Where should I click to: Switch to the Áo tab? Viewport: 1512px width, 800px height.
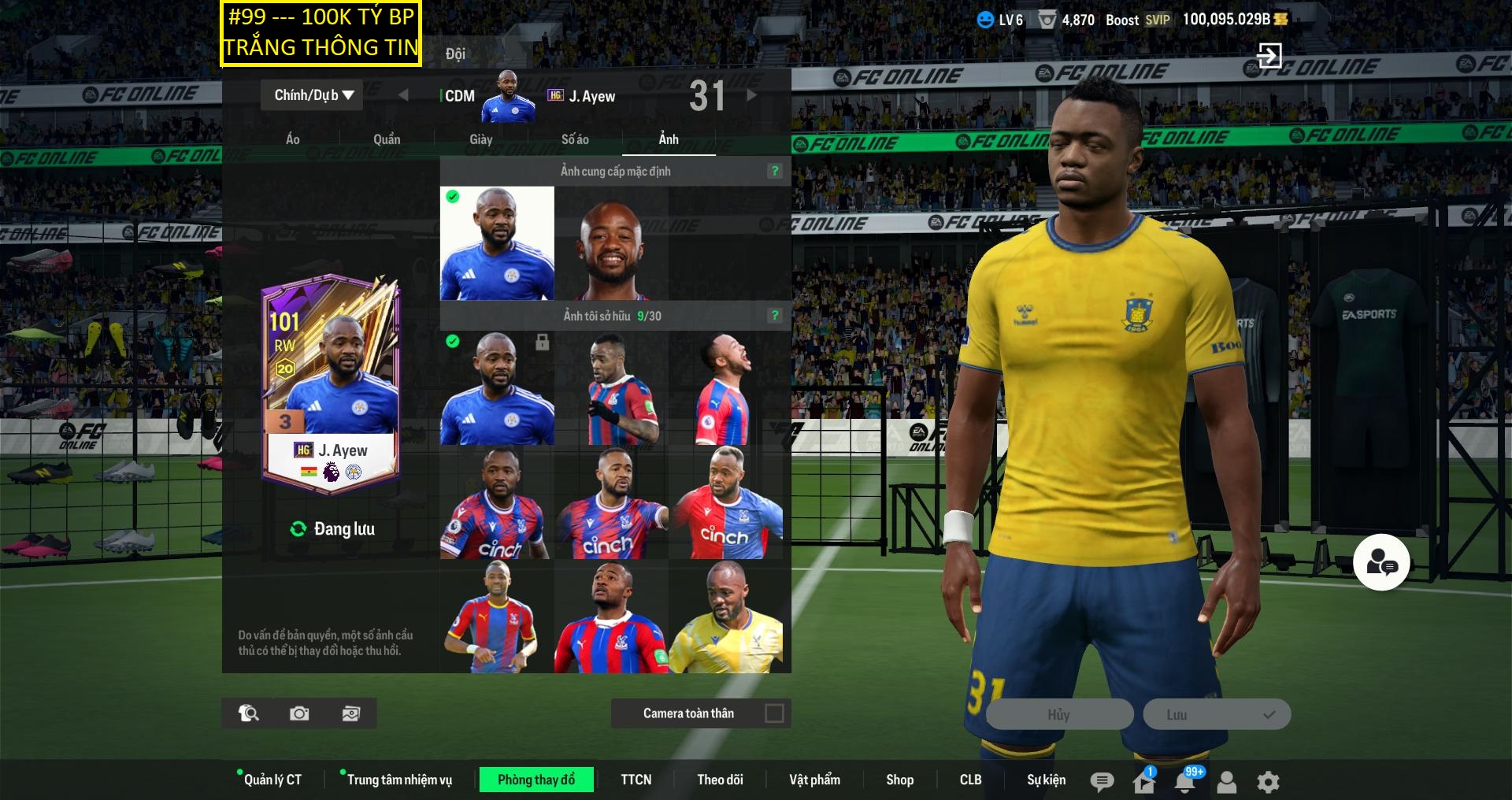tap(292, 139)
